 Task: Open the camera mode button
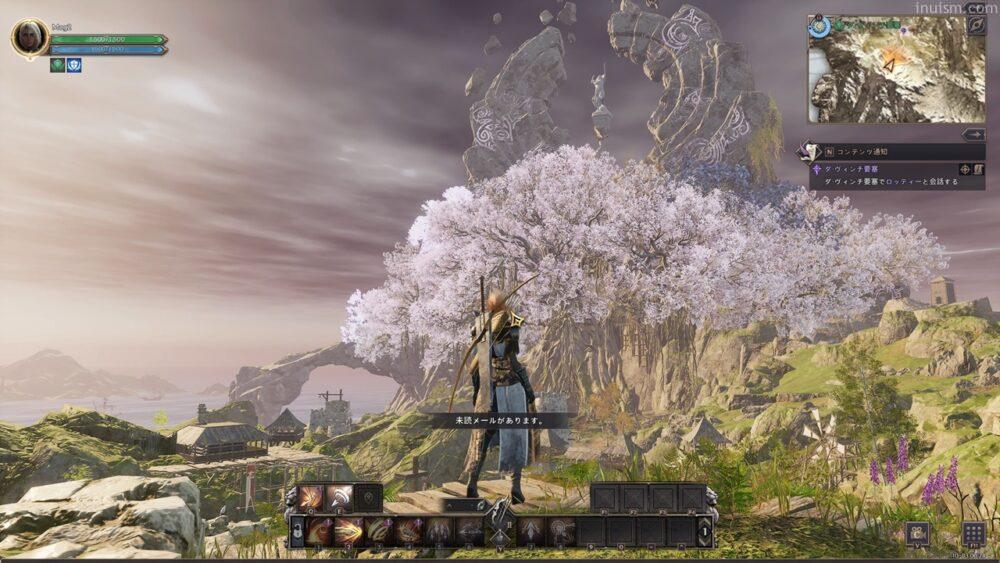click(917, 533)
